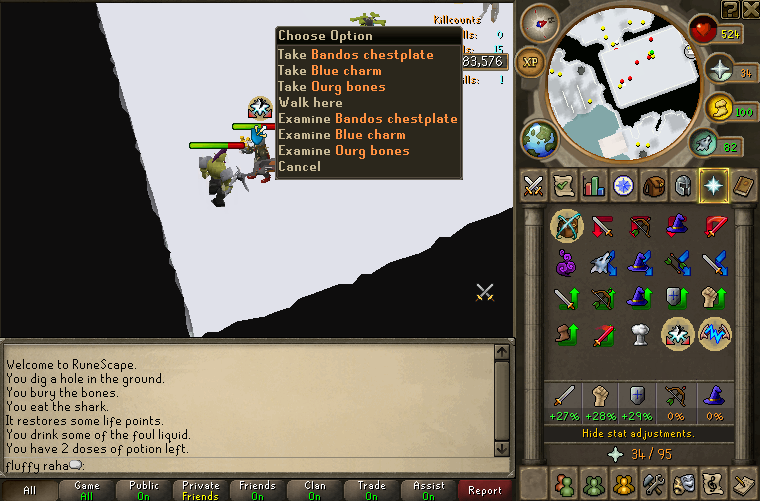Choose Take Blue charm option

pyautogui.click(x=329, y=71)
